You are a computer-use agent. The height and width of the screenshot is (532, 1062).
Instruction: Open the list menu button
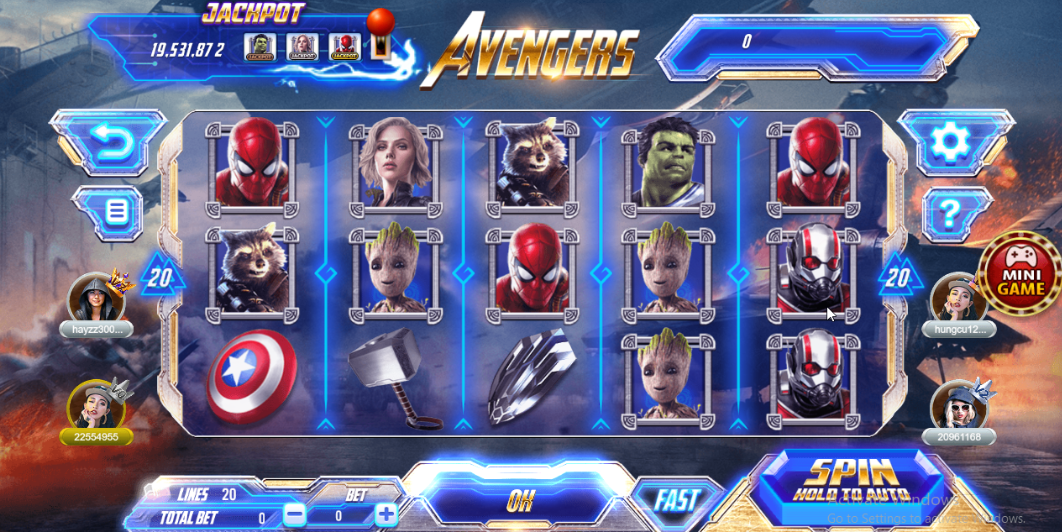coord(117,212)
